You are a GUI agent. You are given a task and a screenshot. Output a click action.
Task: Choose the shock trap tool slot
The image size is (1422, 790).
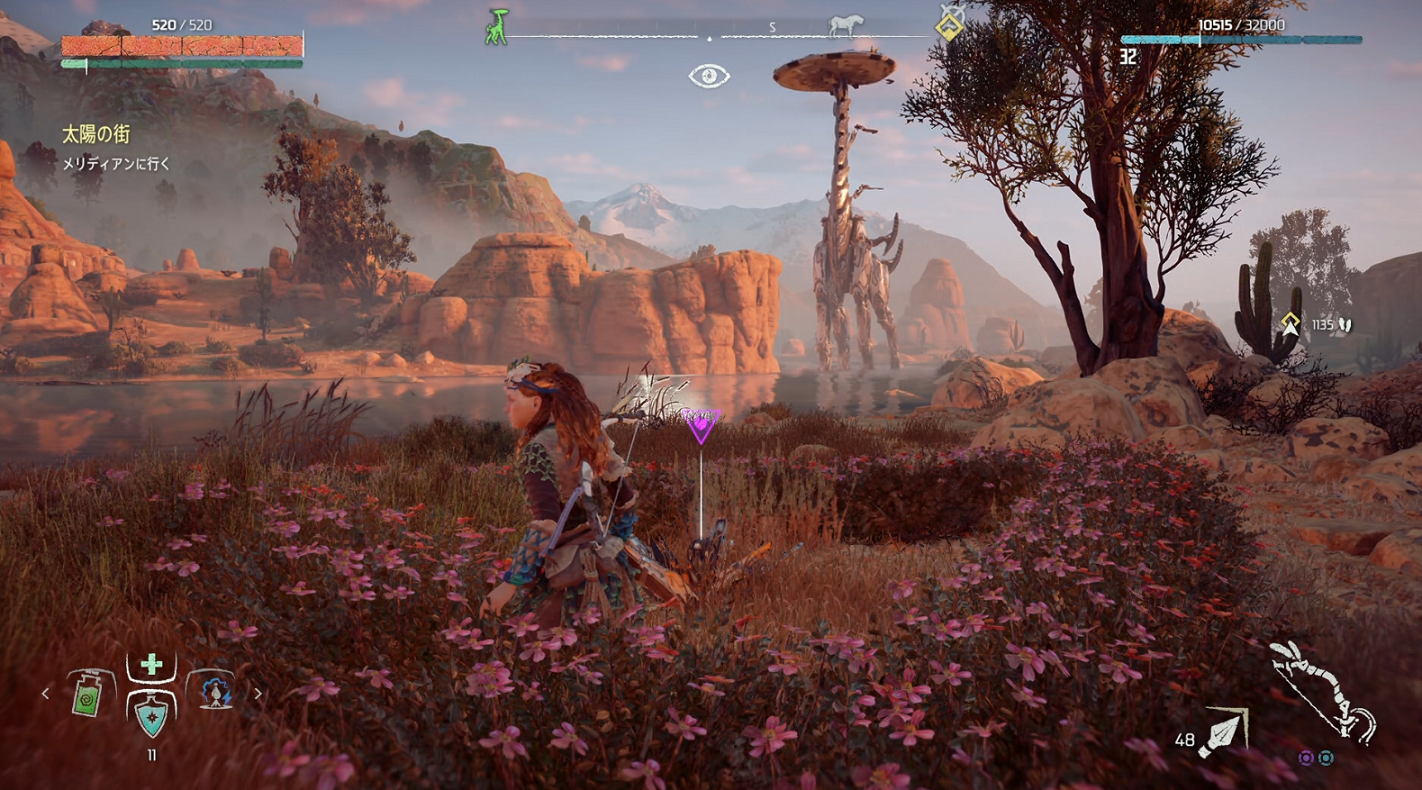[211, 692]
